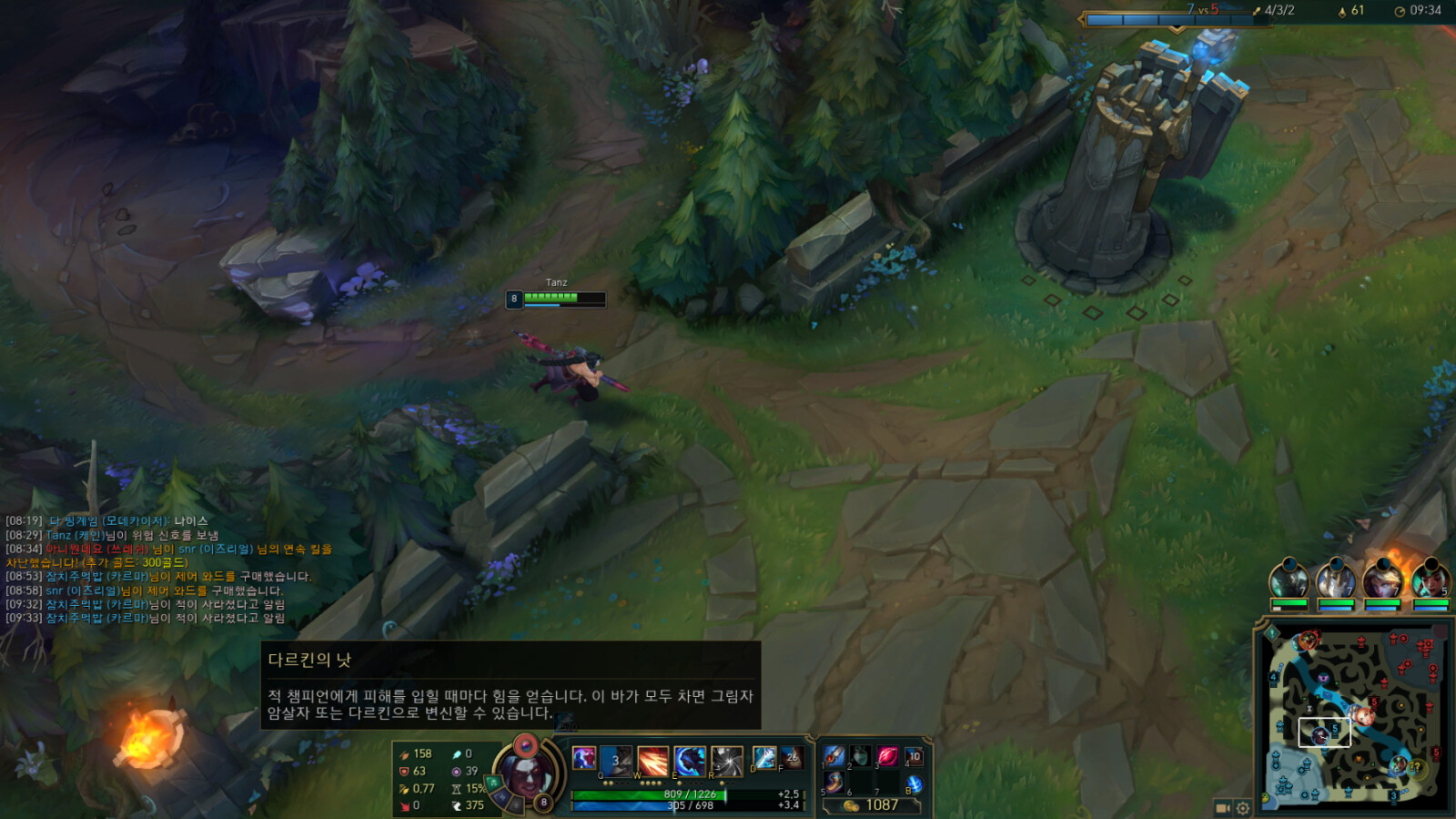Select the topmost ally portrait on the right edge

1290,581
